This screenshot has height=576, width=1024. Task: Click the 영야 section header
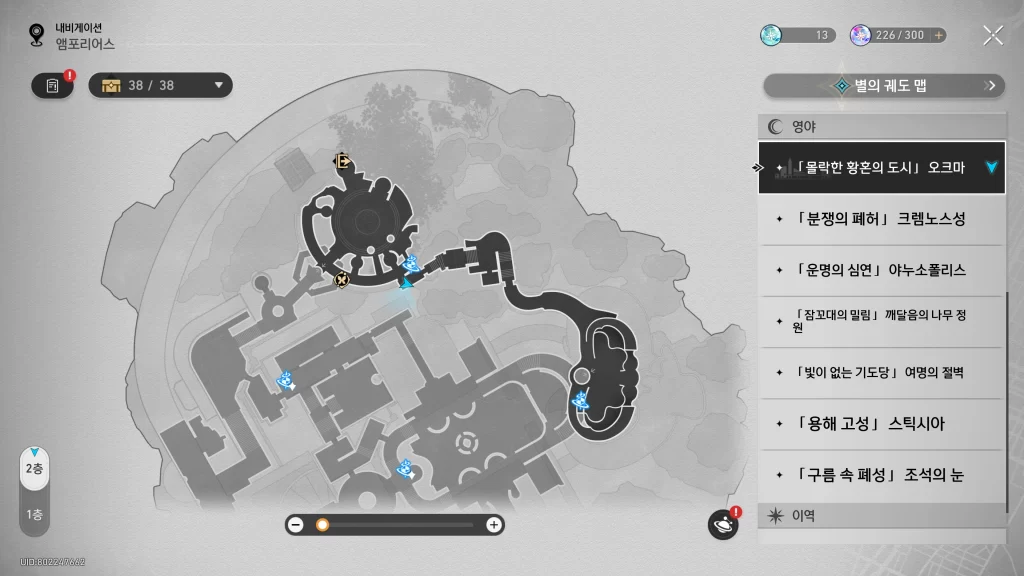pos(880,127)
